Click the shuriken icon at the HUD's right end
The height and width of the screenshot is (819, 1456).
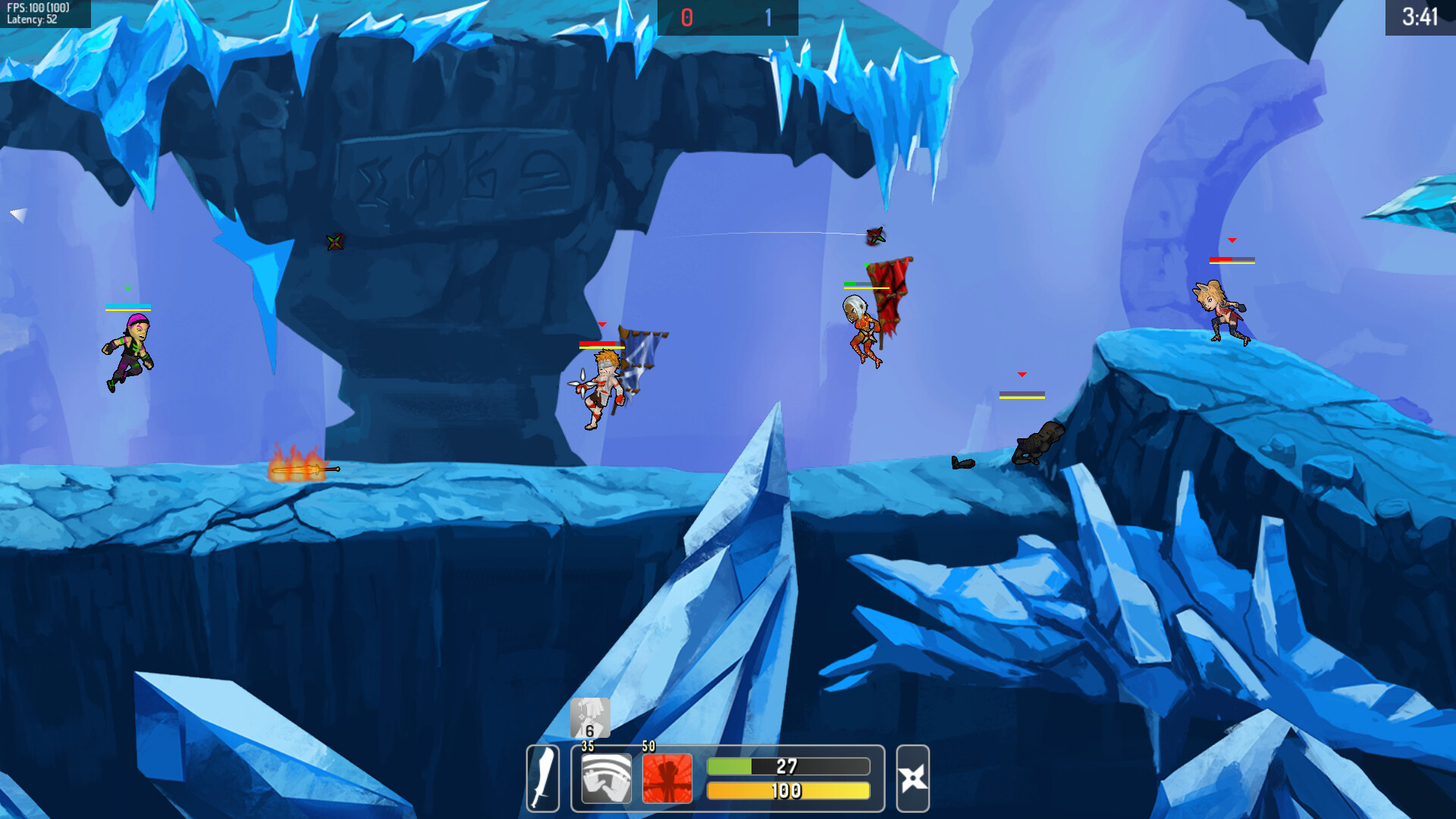912,777
